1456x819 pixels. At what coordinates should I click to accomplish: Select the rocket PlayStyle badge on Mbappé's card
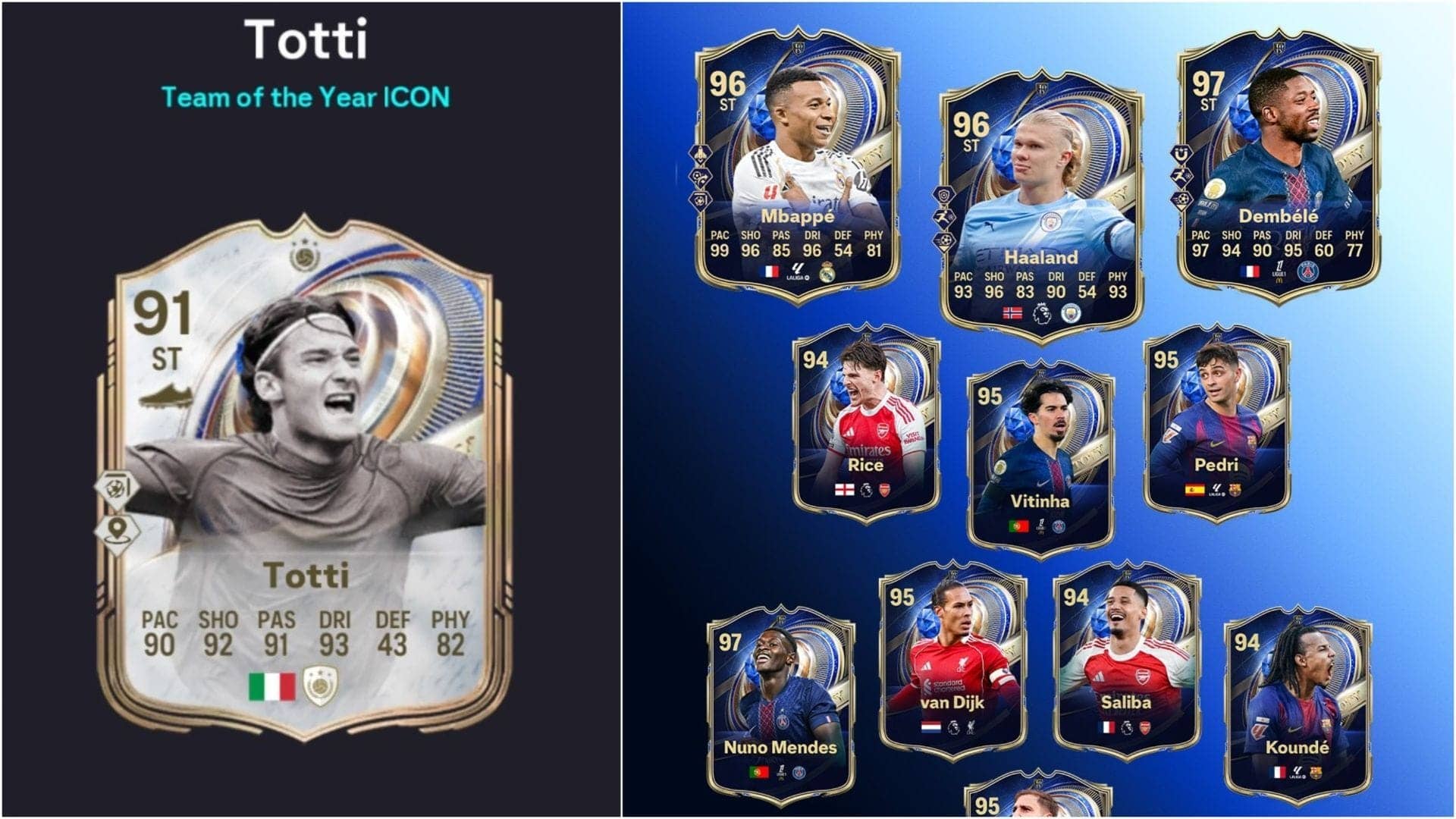click(x=701, y=153)
